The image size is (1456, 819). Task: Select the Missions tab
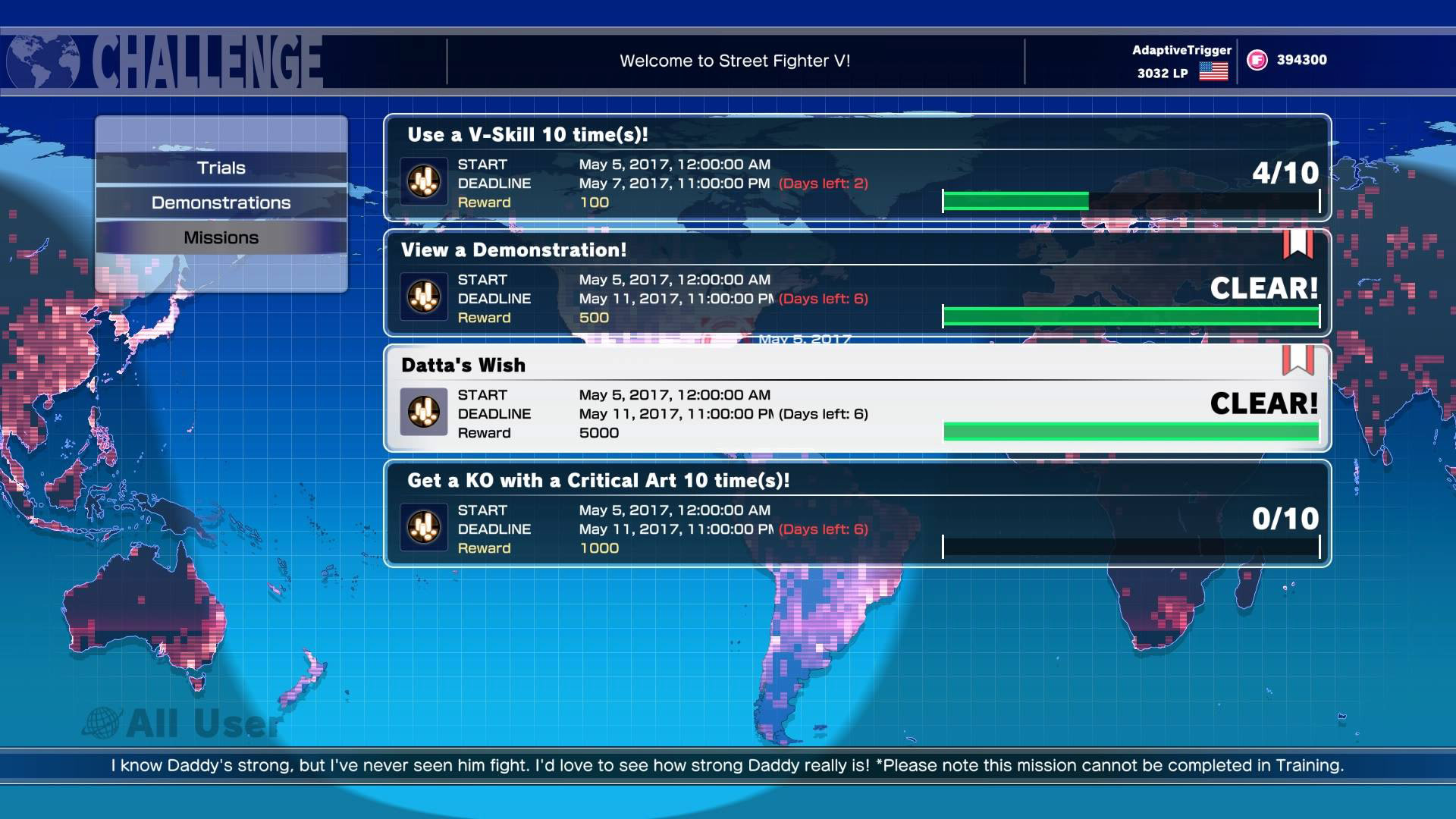pyautogui.click(x=221, y=237)
